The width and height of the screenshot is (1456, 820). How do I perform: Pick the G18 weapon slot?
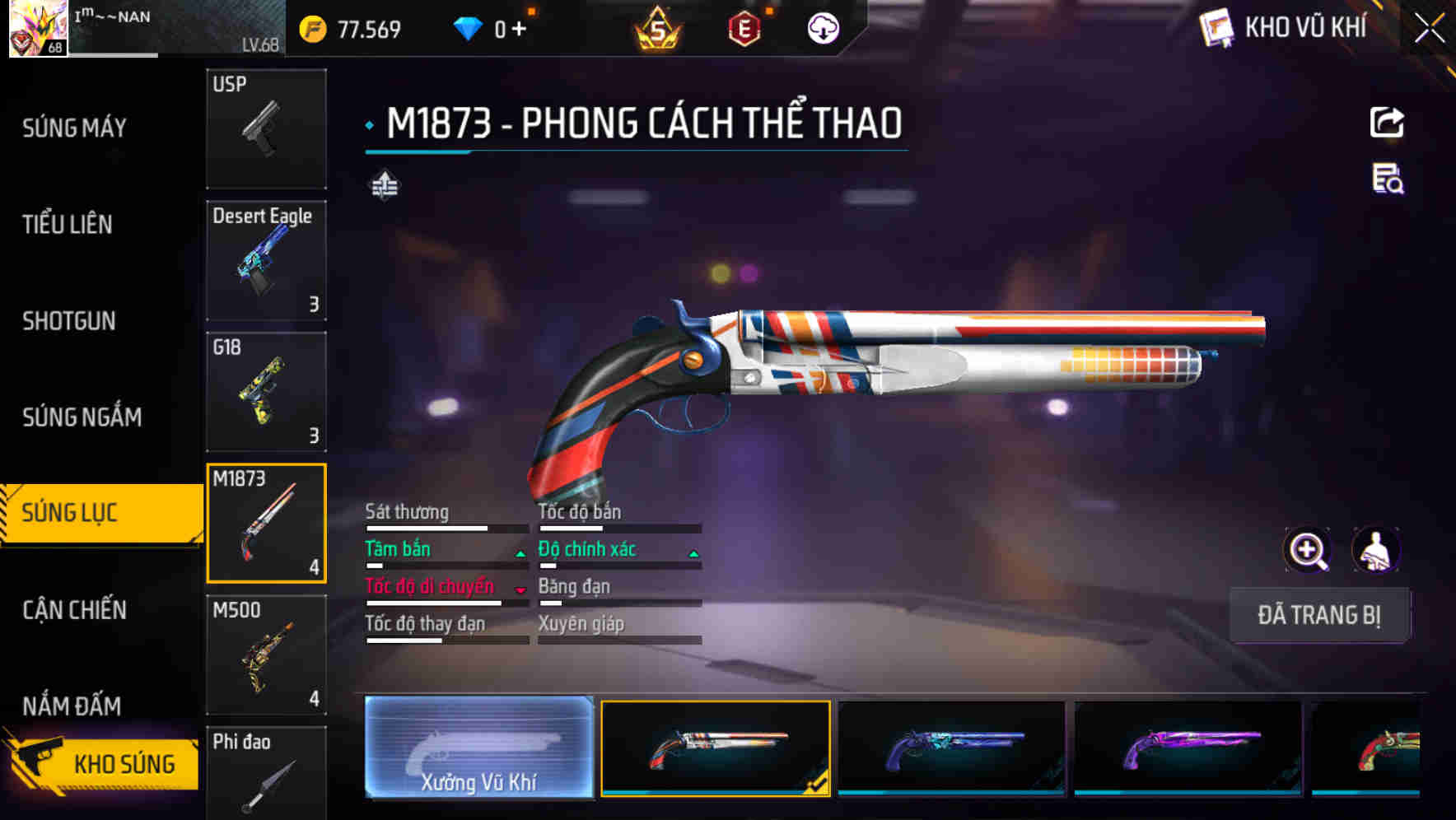pos(266,392)
